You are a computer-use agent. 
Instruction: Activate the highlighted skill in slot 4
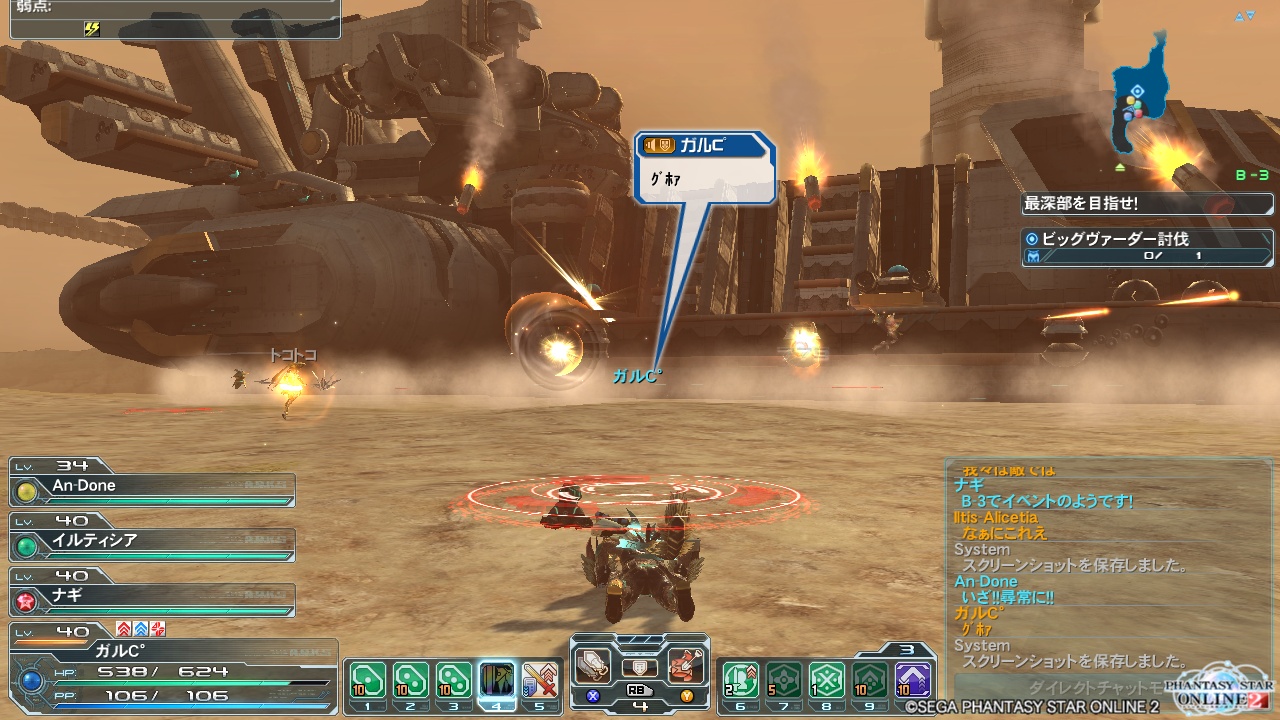tap(497, 680)
